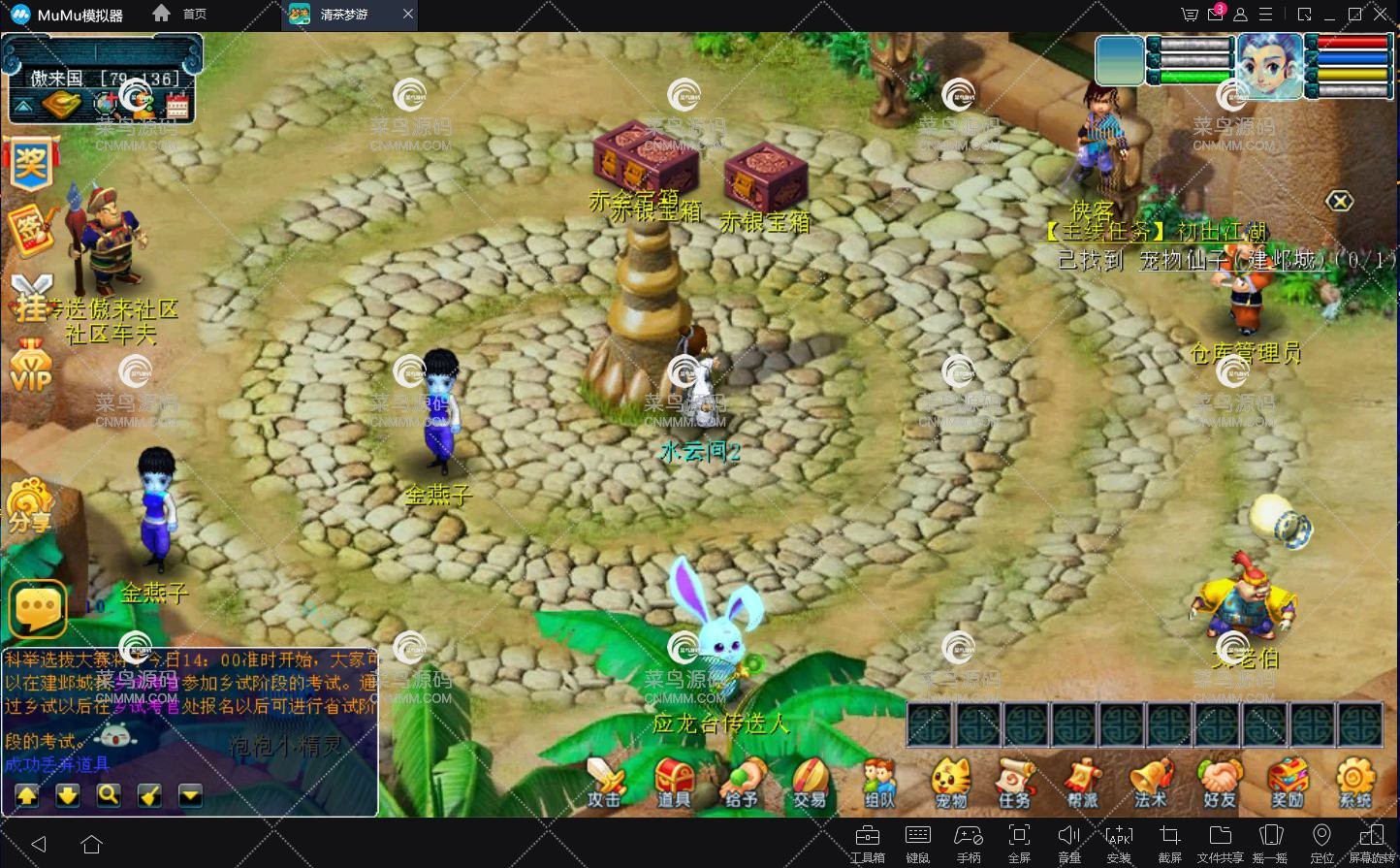The width and height of the screenshot is (1400, 868).
Task: Click the broom button to clear chat
Action: [x=149, y=795]
